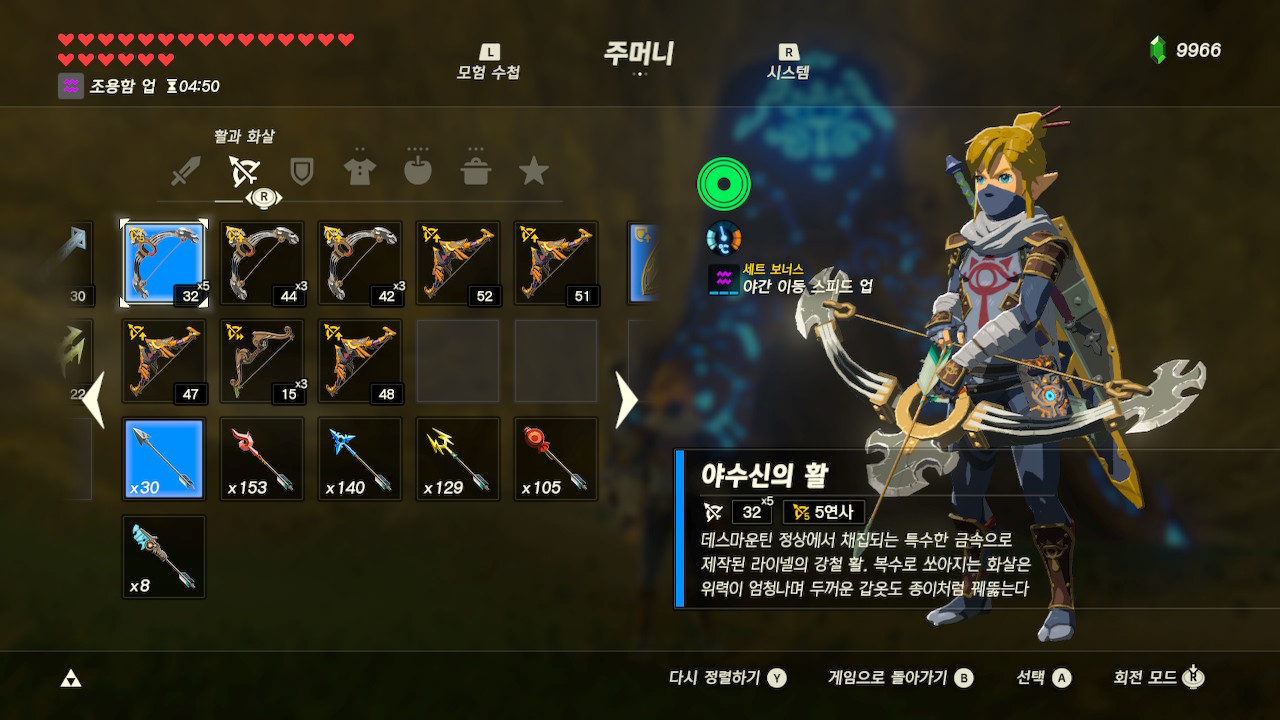
Task: Go to the 모험 수첩 page
Action: (488, 63)
